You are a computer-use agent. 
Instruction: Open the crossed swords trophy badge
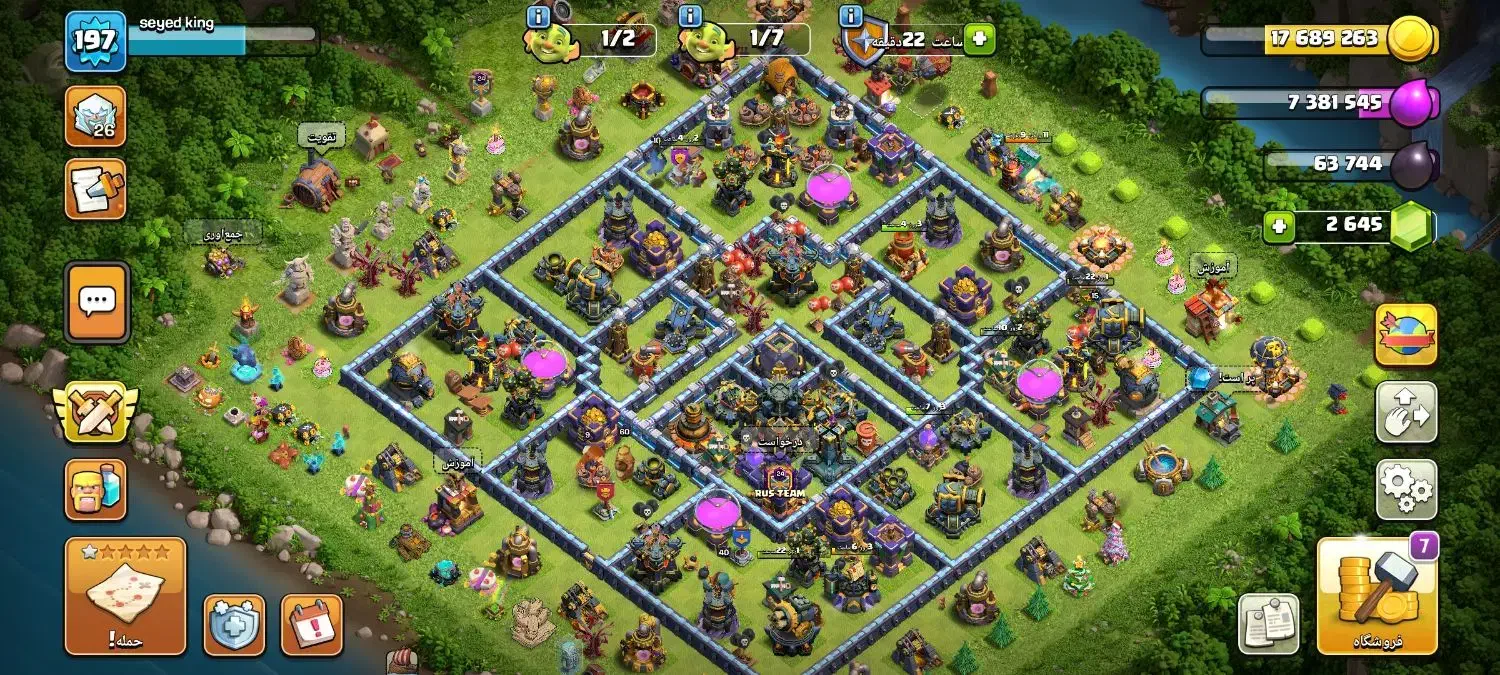96,411
